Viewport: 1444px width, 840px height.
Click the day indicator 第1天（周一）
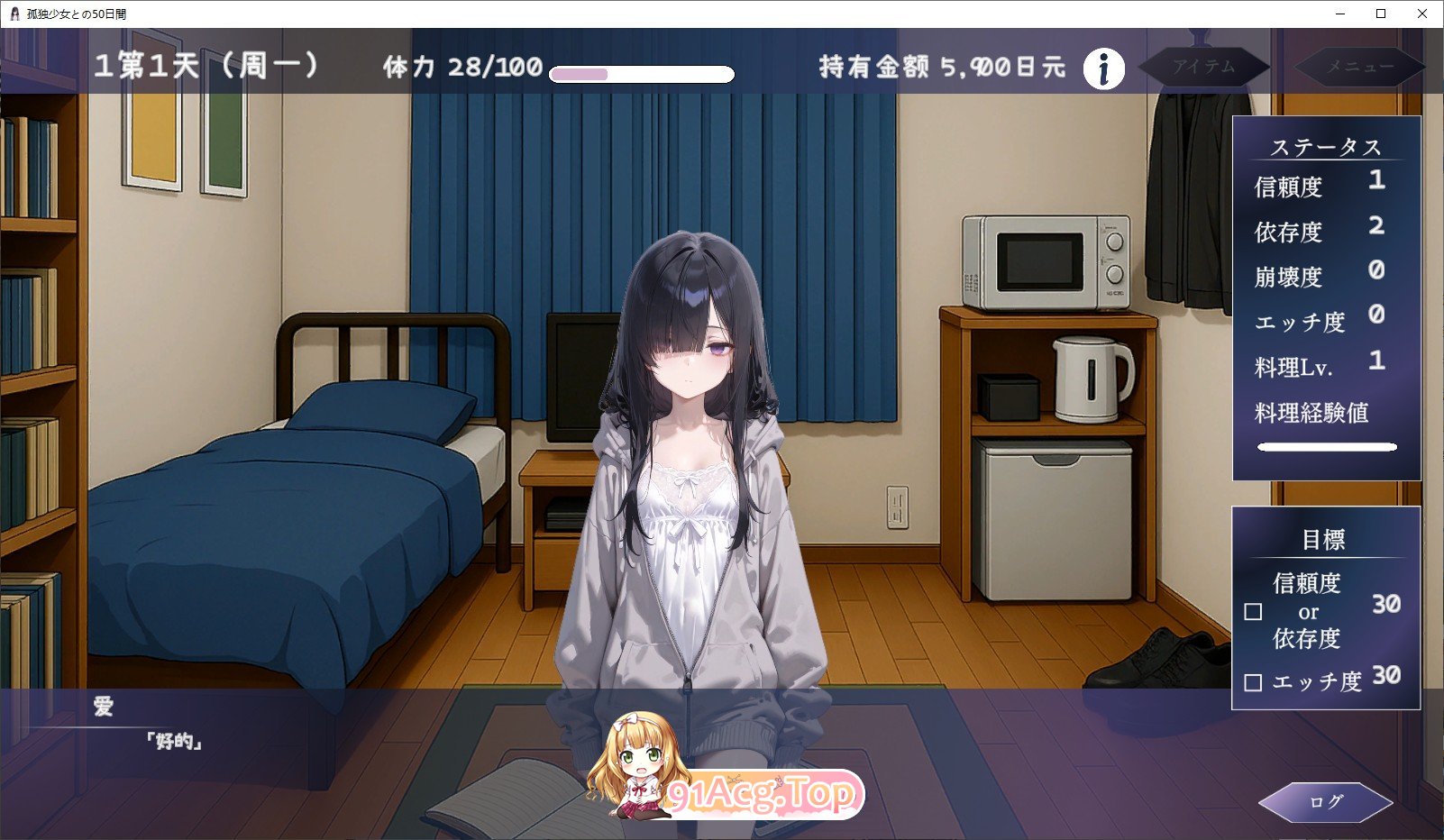(209, 65)
